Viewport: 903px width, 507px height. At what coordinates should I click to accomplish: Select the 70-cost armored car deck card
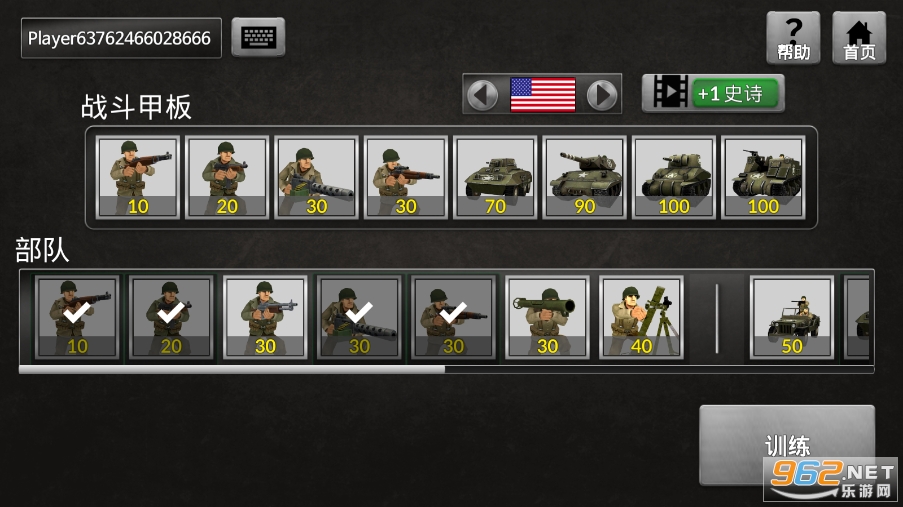click(495, 177)
